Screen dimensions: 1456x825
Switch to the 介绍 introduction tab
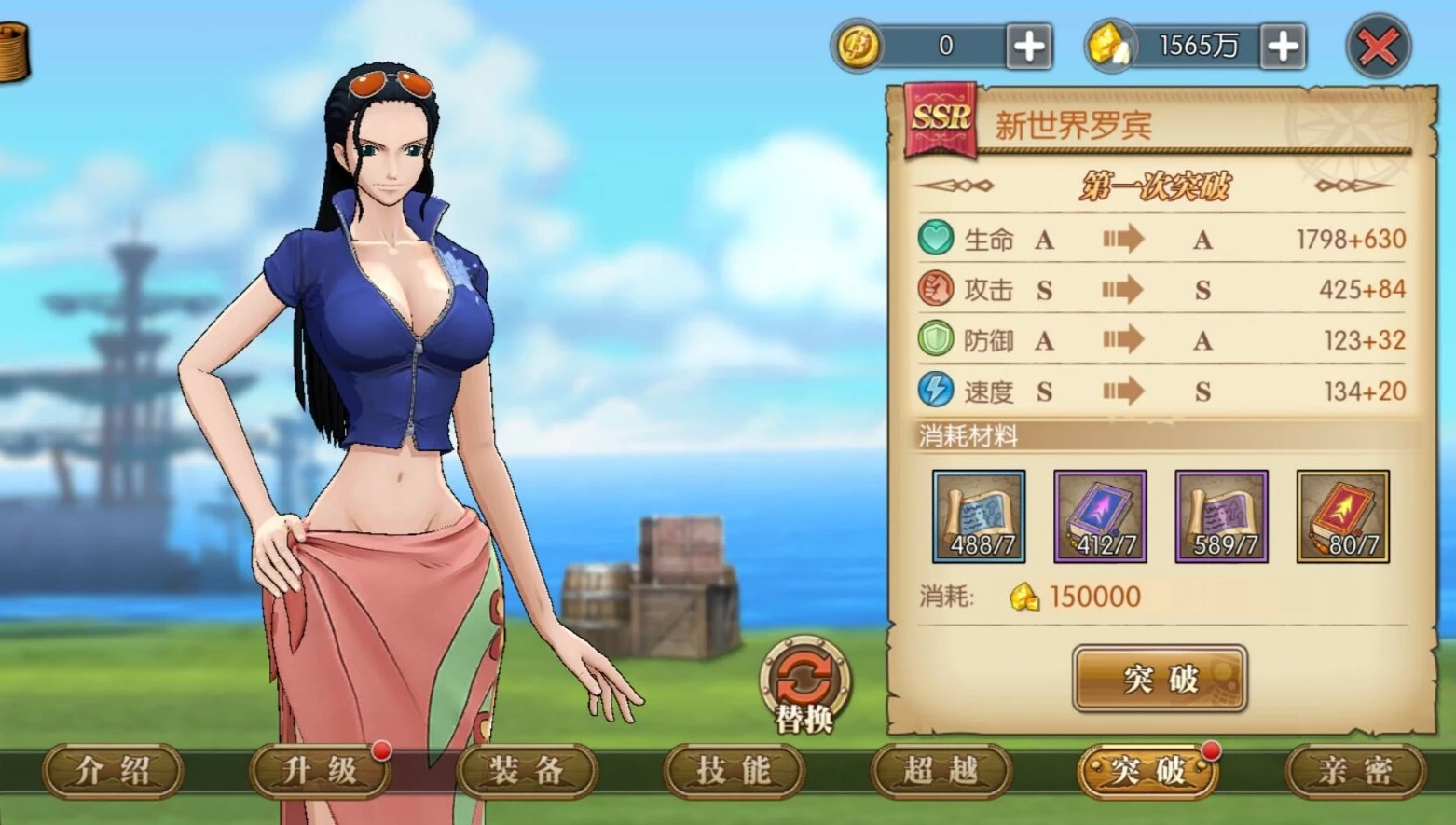(x=113, y=771)
